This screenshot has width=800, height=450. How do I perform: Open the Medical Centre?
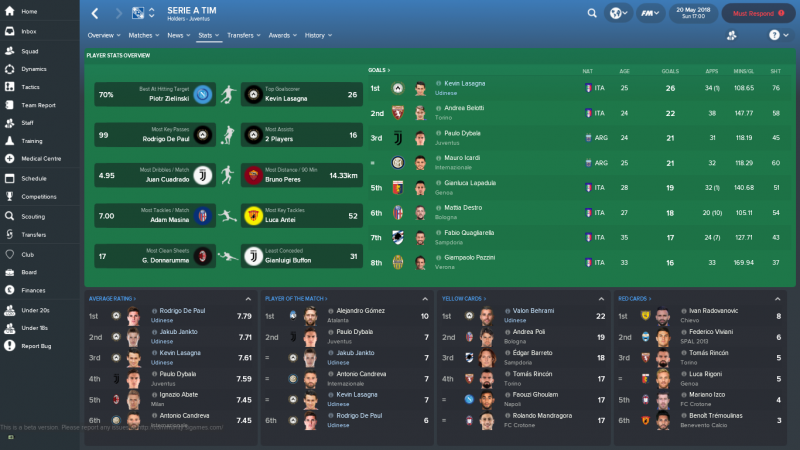(41, 159)
